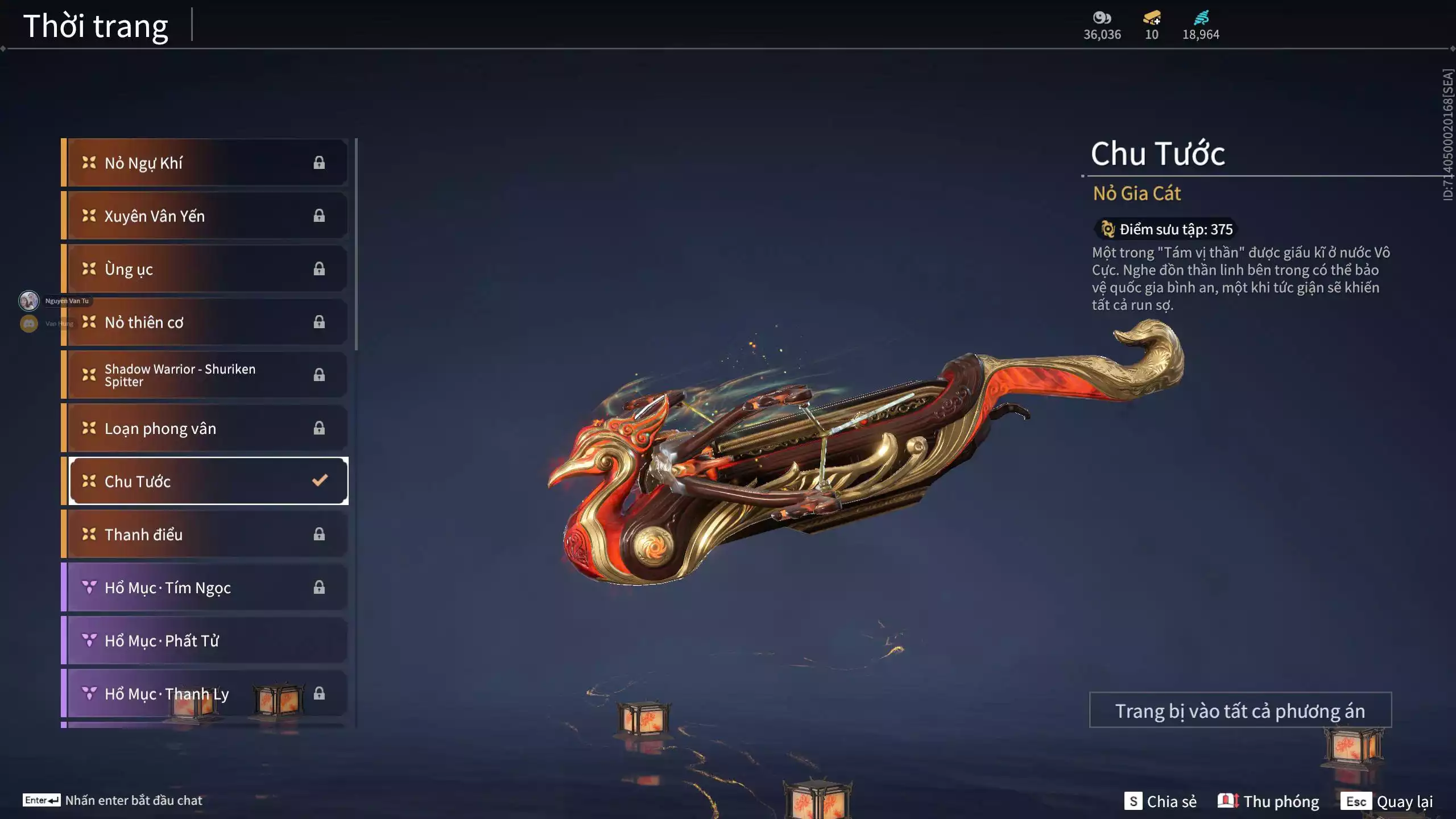Click the Nguyen Van Tu player avatar

pyautogui.click(x=29, y=300)
